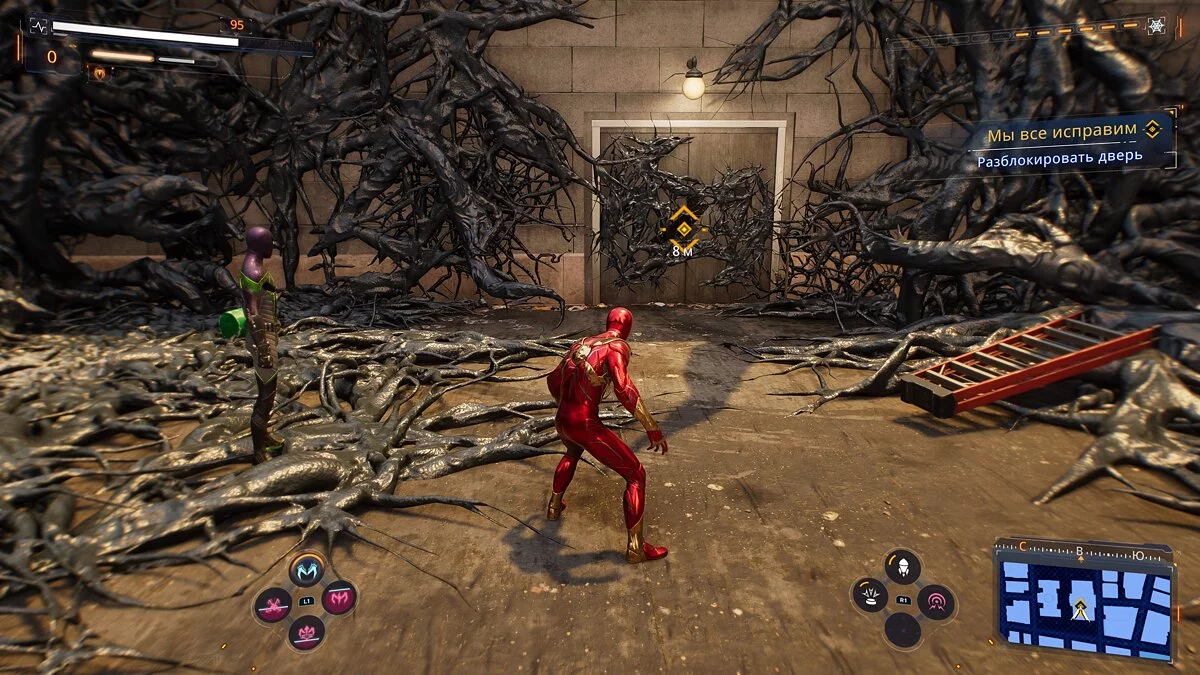The width and height of the screenshot is (1200, 675).
Task: Trigger the pink upward-arrow spider ability
Action: [306, 632]
